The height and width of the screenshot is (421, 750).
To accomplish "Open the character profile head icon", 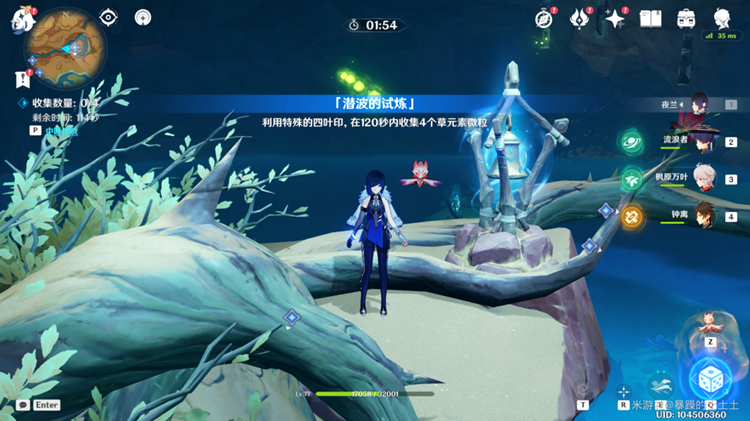I will pyautogui.click(x=722, y=18).
